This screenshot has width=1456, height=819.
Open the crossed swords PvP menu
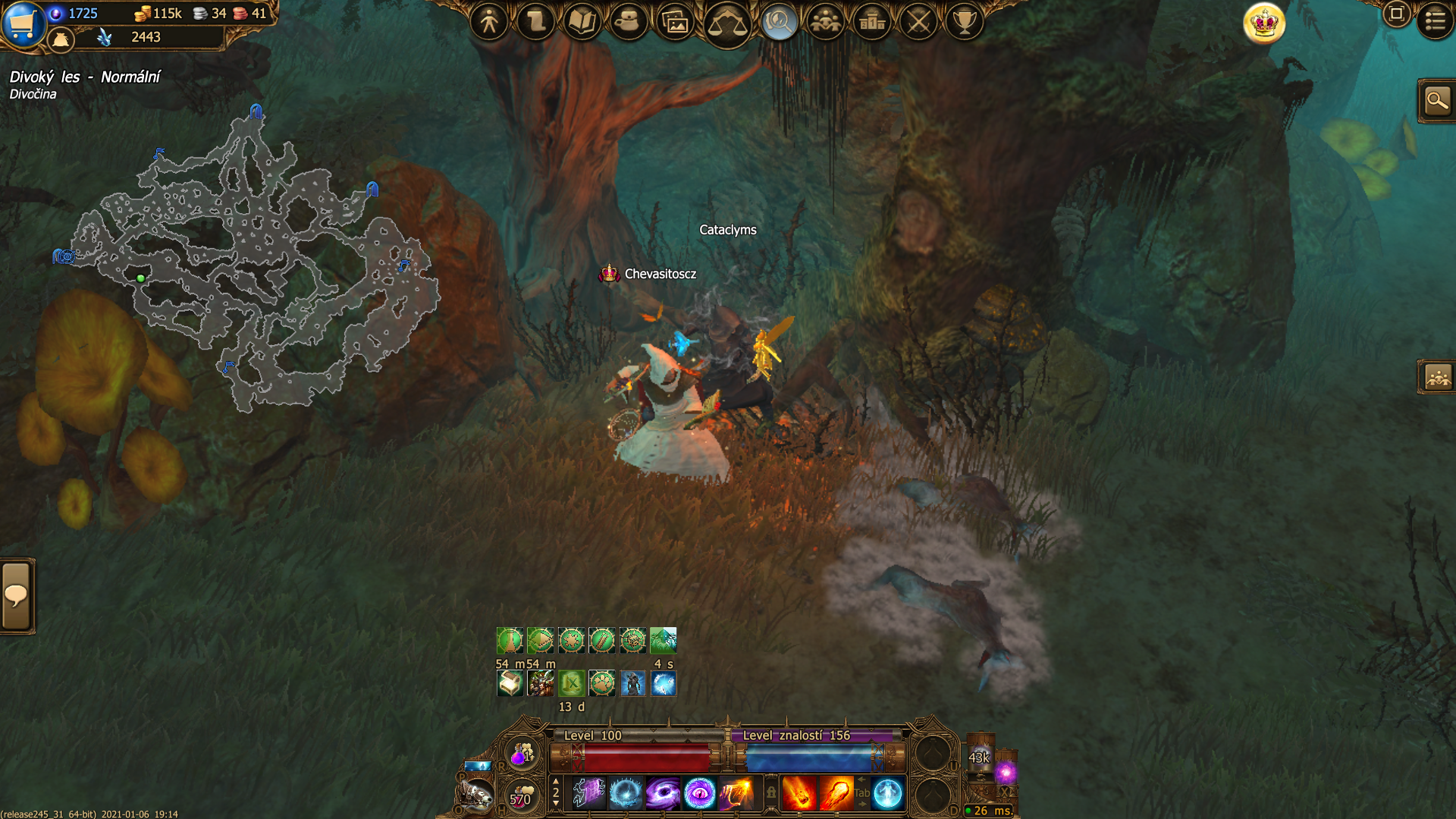tap(918, 22)
